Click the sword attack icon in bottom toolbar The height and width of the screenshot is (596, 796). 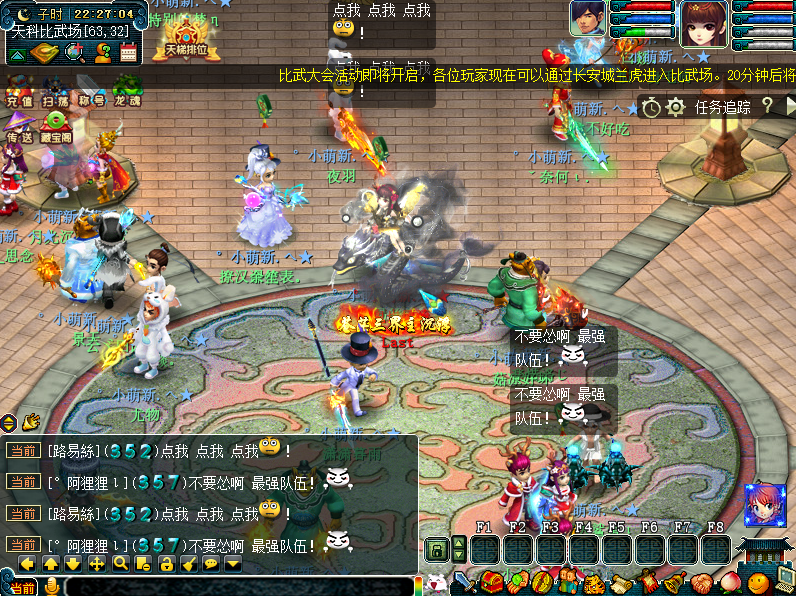[x=464, y=581]
